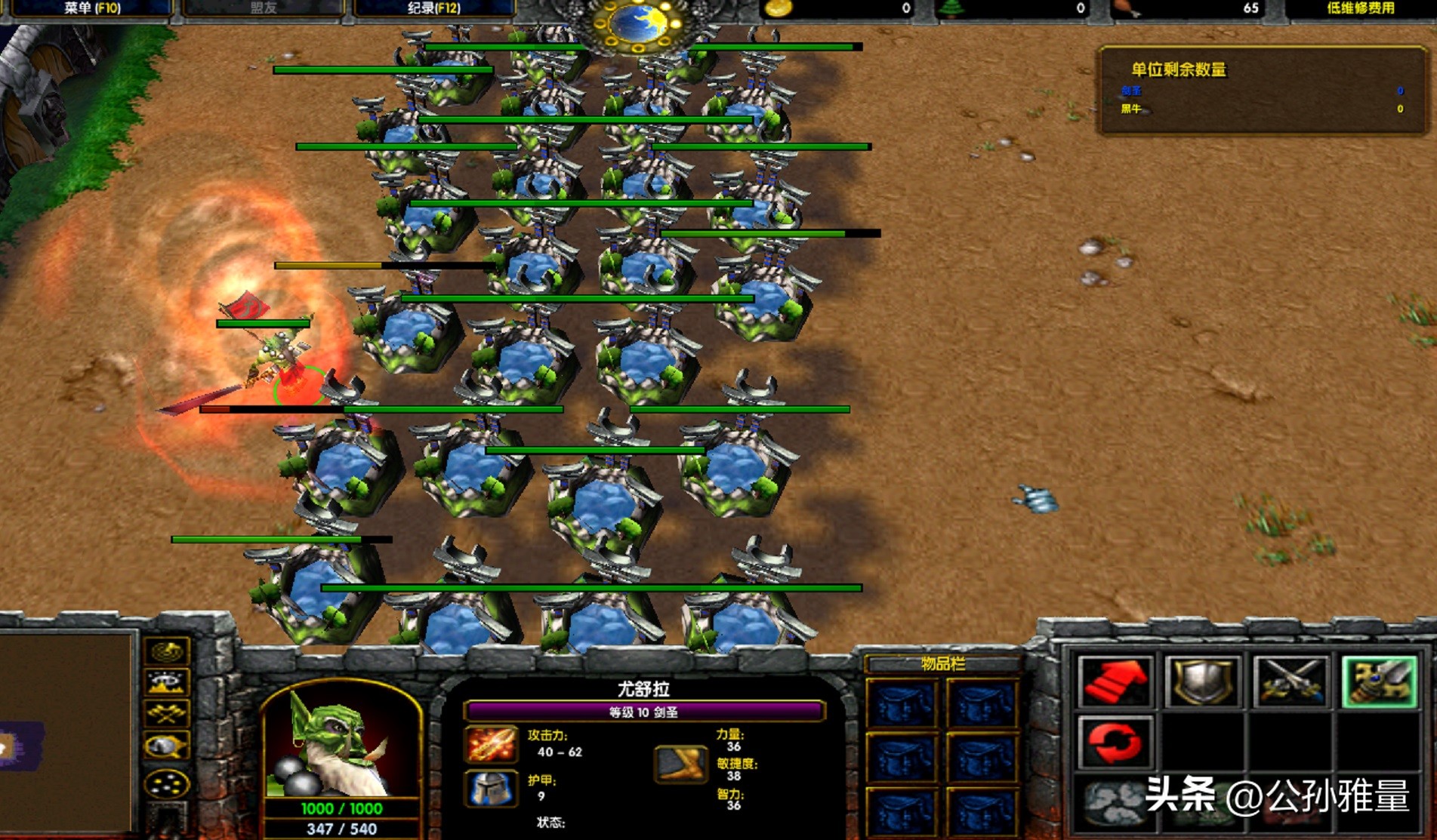Click the hero attributes icon beside 力量
Viewport: 1437px width, 840px height.
[x=680, y=764]
